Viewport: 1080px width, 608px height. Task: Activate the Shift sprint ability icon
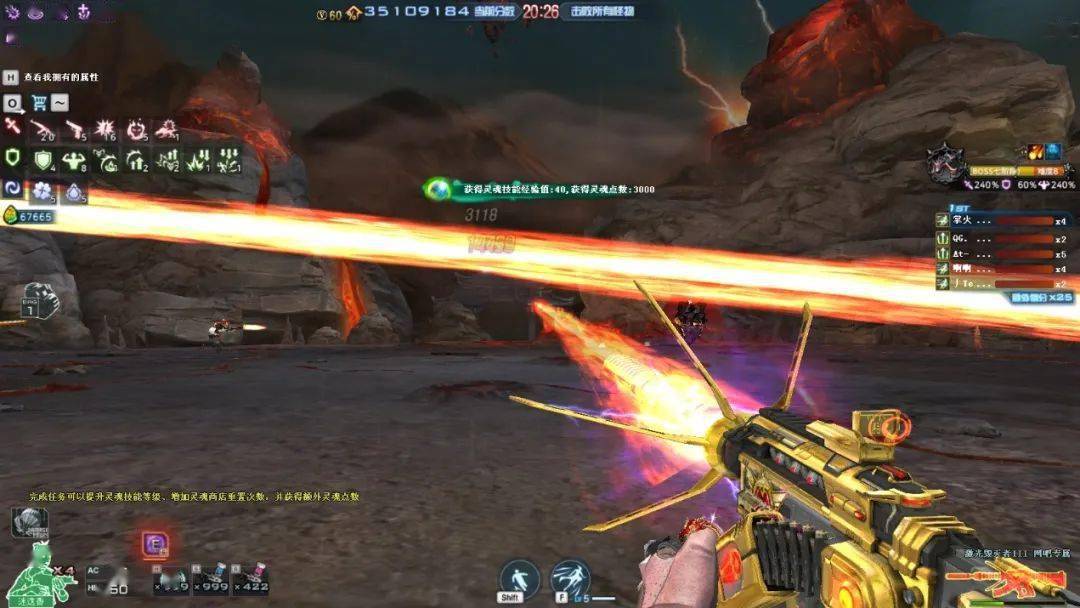(x=519, y=578)
